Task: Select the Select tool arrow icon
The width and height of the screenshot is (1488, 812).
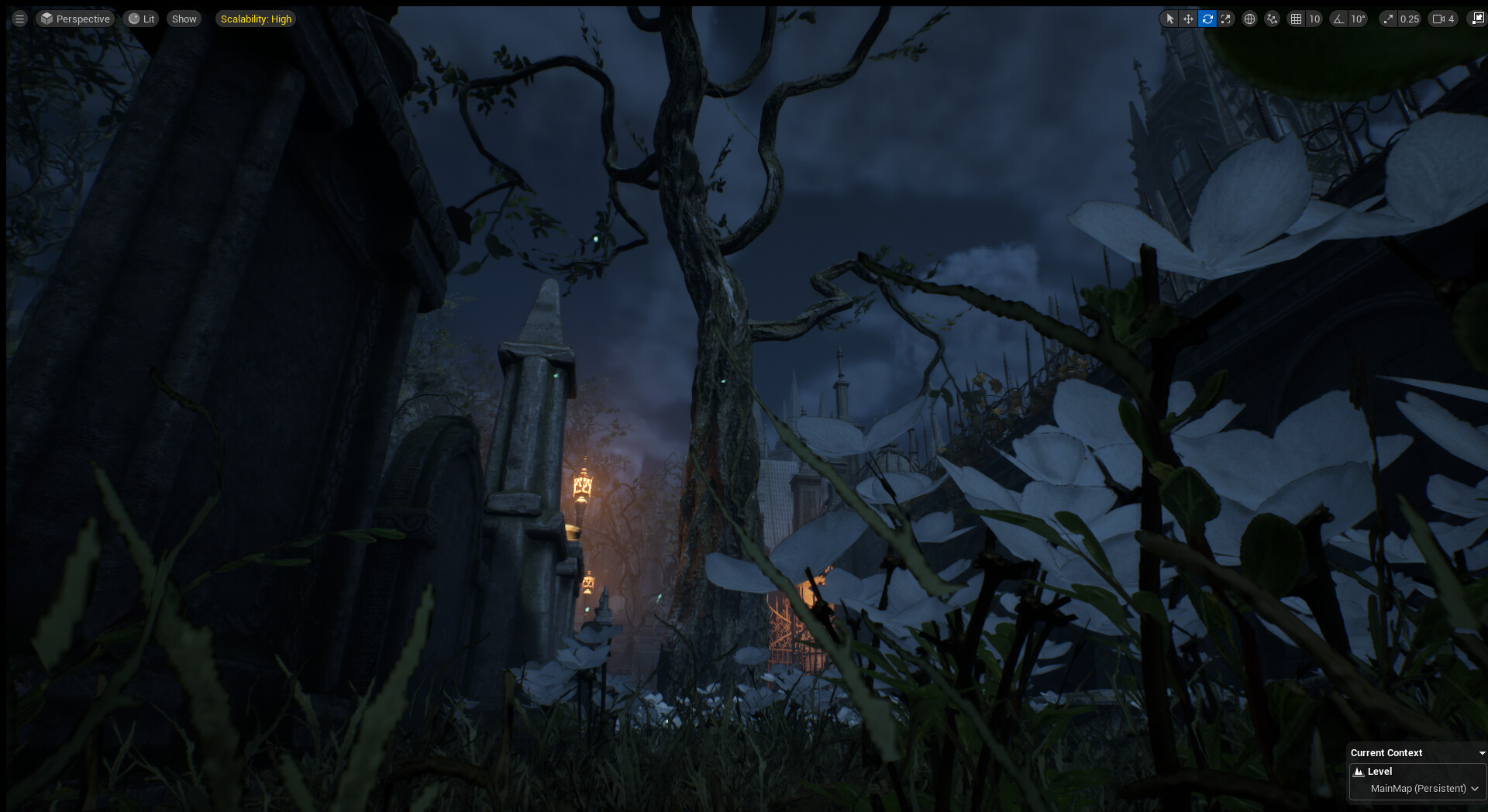Action: [x=1169, y=19]
